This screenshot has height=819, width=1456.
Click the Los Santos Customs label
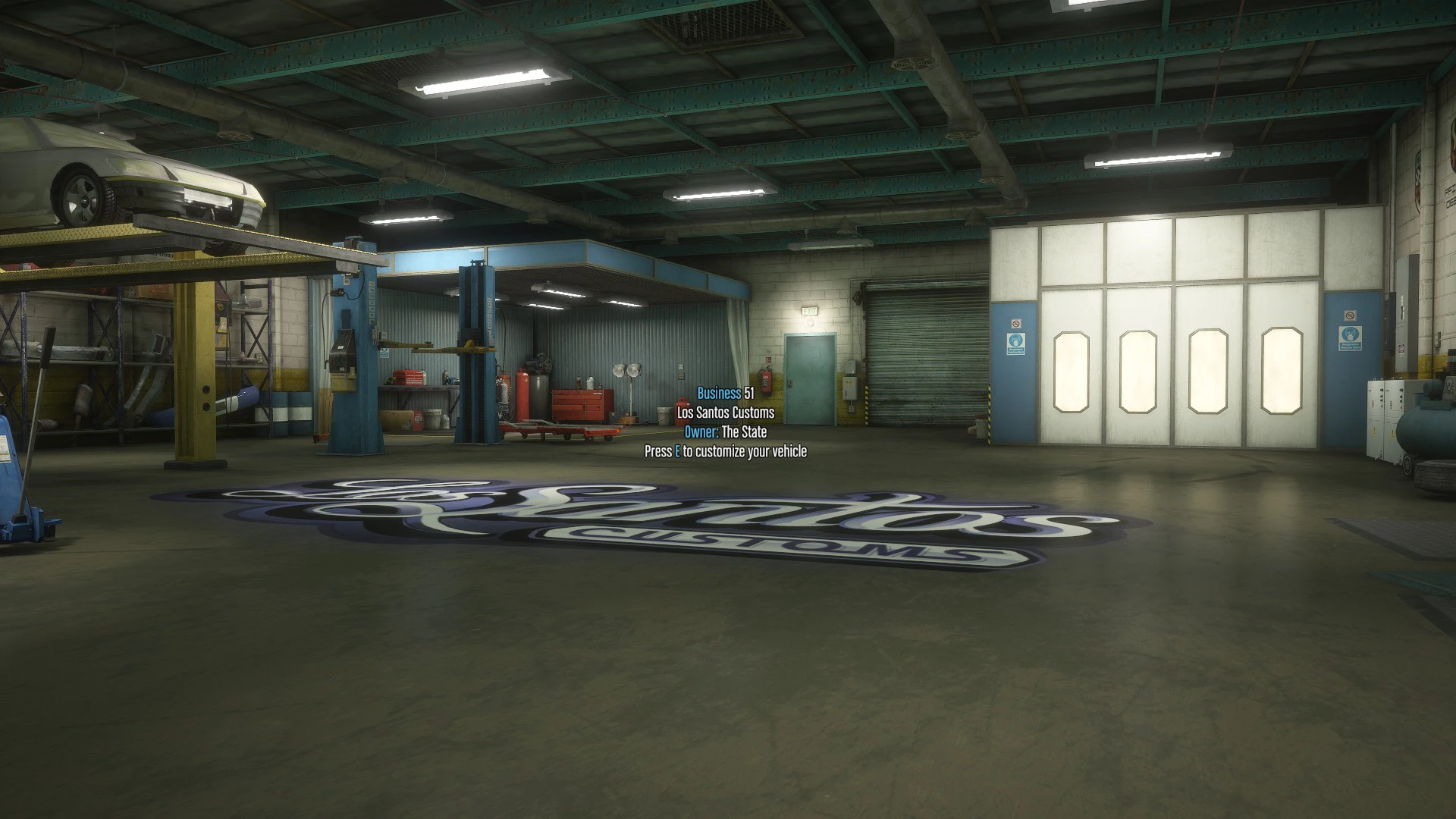(724, 413)
